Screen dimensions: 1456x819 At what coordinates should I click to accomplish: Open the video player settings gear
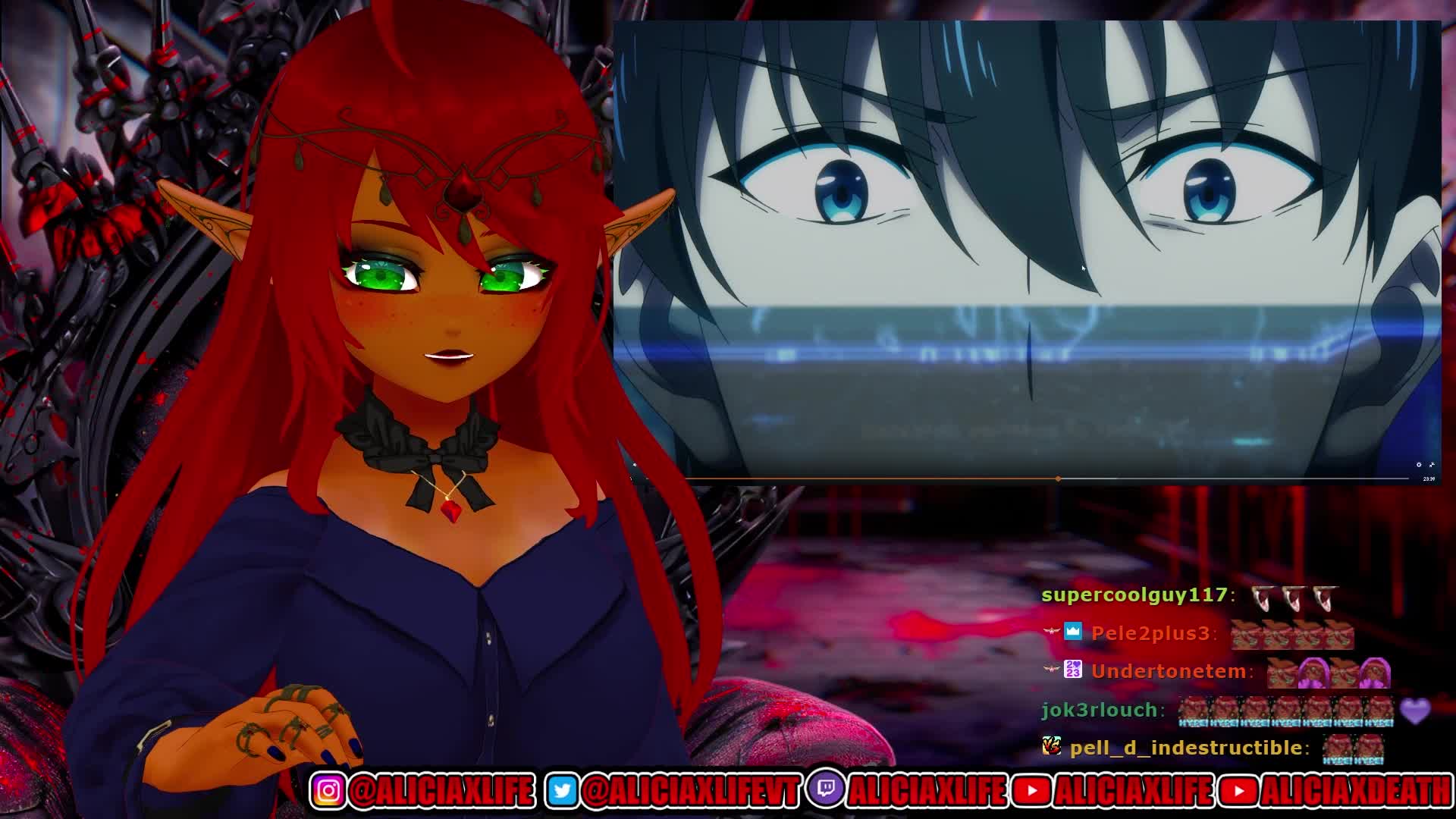tap(1419, 465)
